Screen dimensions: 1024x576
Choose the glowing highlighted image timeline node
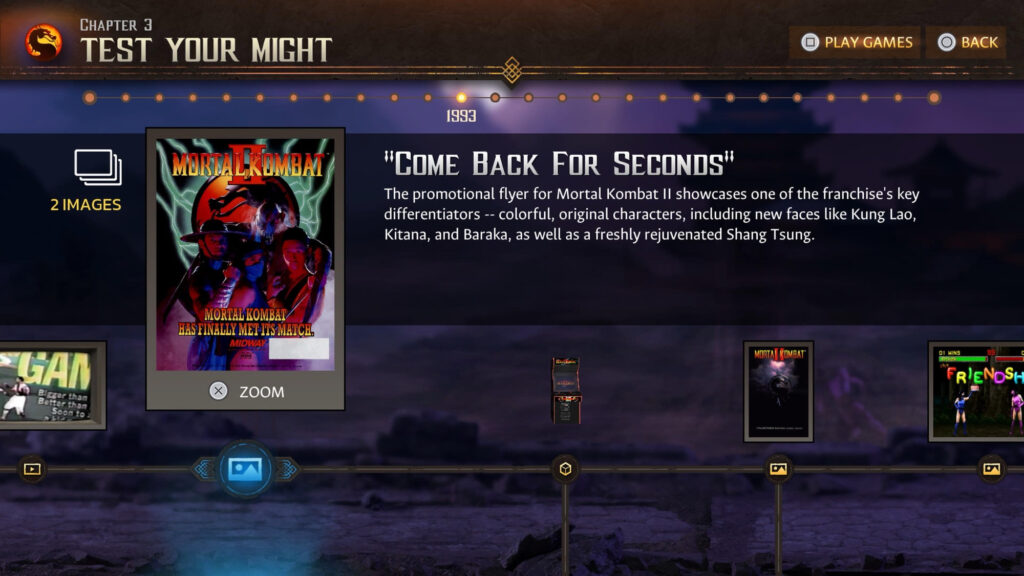[245, 468]
